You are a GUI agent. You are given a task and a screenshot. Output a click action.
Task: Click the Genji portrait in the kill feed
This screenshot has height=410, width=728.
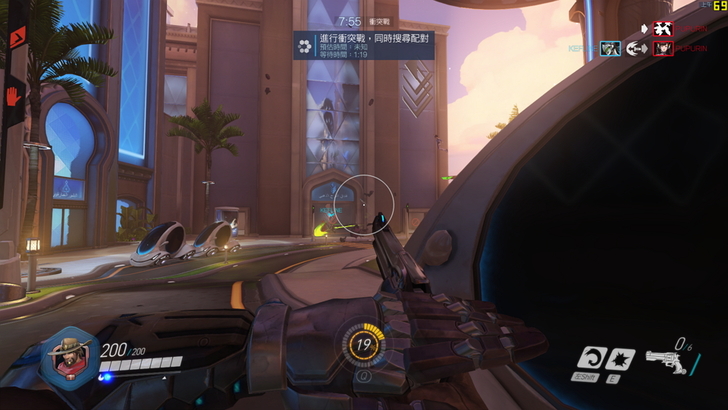[x=610, y=48]
